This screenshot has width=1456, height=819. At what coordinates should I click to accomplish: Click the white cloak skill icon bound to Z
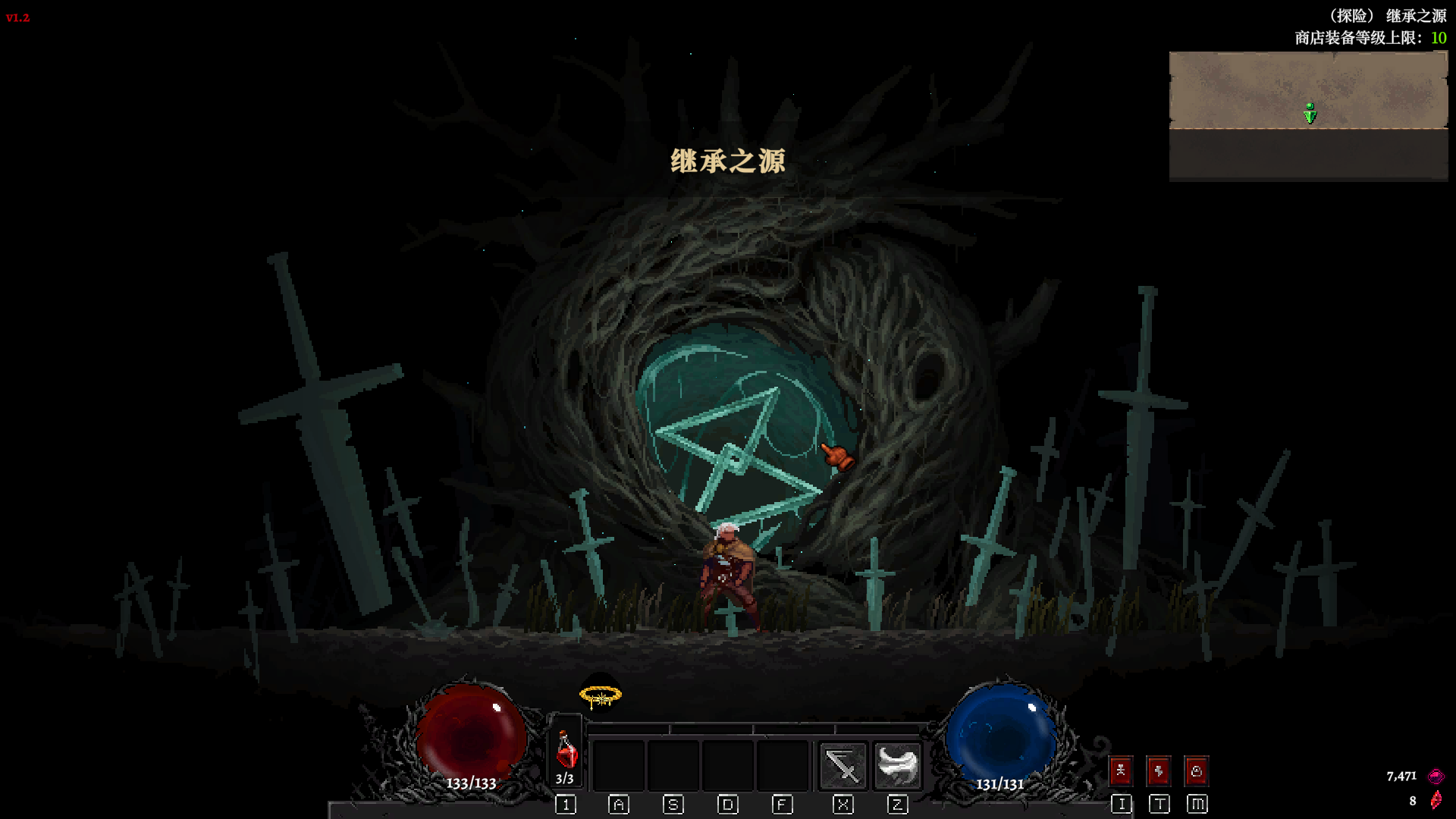point(897,766)
